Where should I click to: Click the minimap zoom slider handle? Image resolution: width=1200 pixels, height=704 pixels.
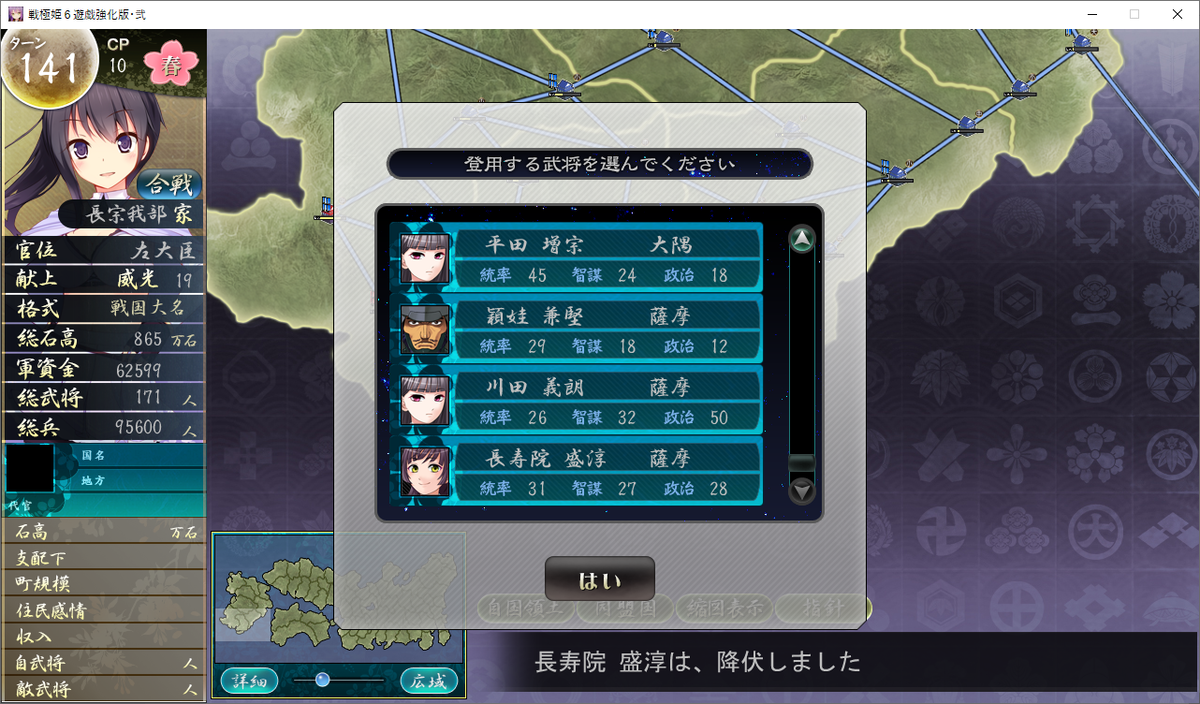(322, 680)
